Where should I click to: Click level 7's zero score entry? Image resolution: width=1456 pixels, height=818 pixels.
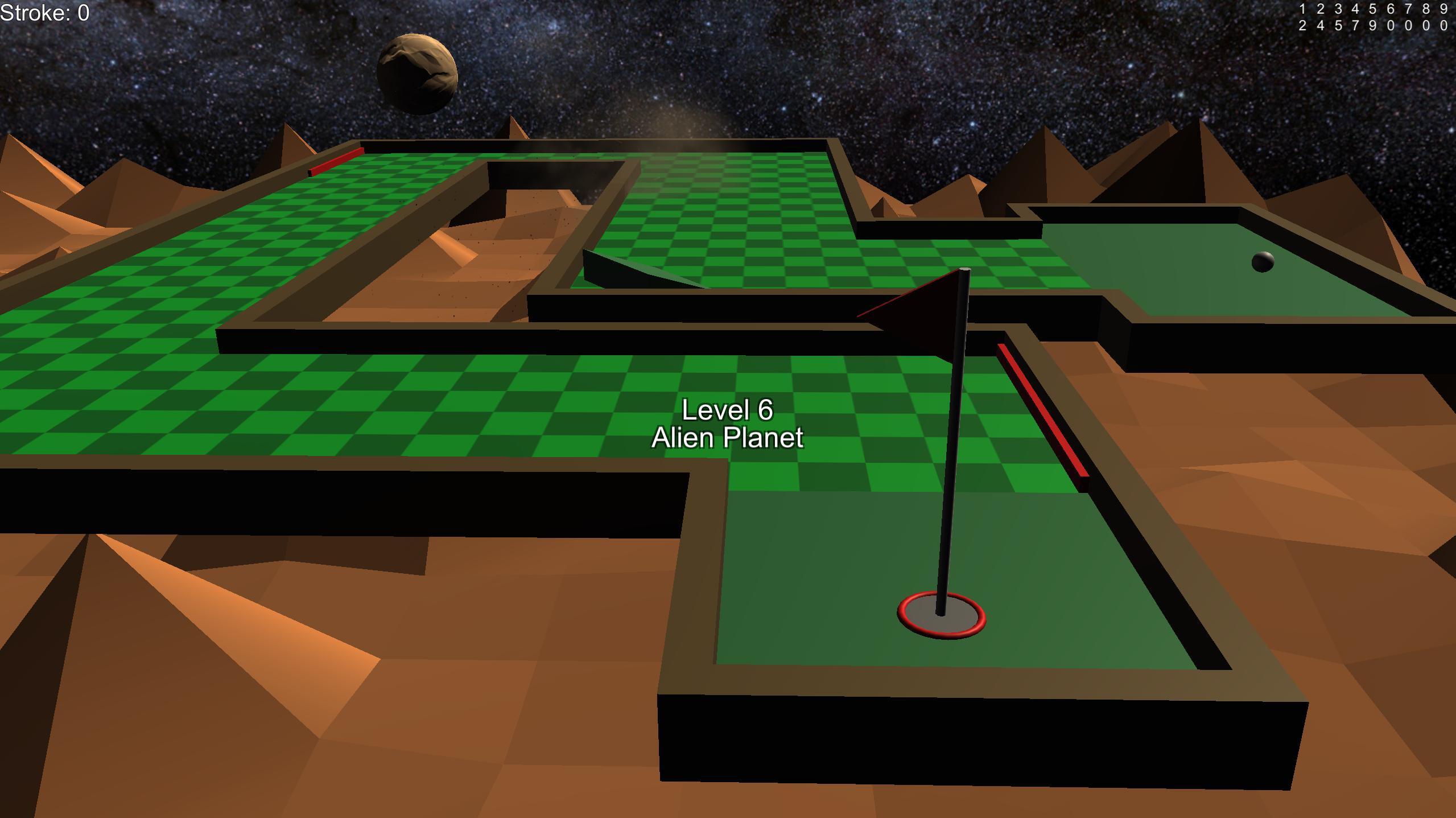coord(1408,26)
